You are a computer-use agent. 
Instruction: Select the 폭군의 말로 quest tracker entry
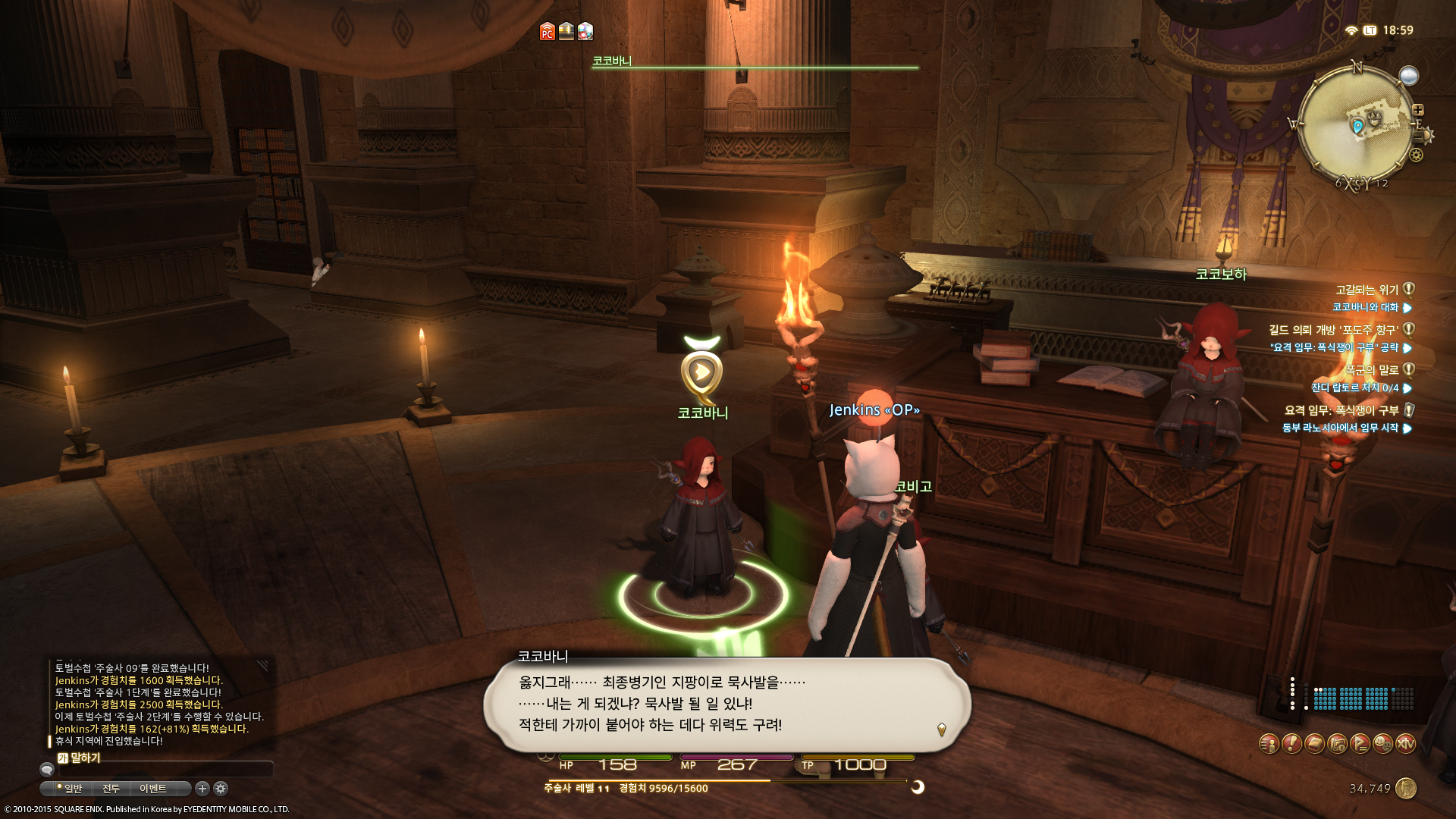point(1371,370)
